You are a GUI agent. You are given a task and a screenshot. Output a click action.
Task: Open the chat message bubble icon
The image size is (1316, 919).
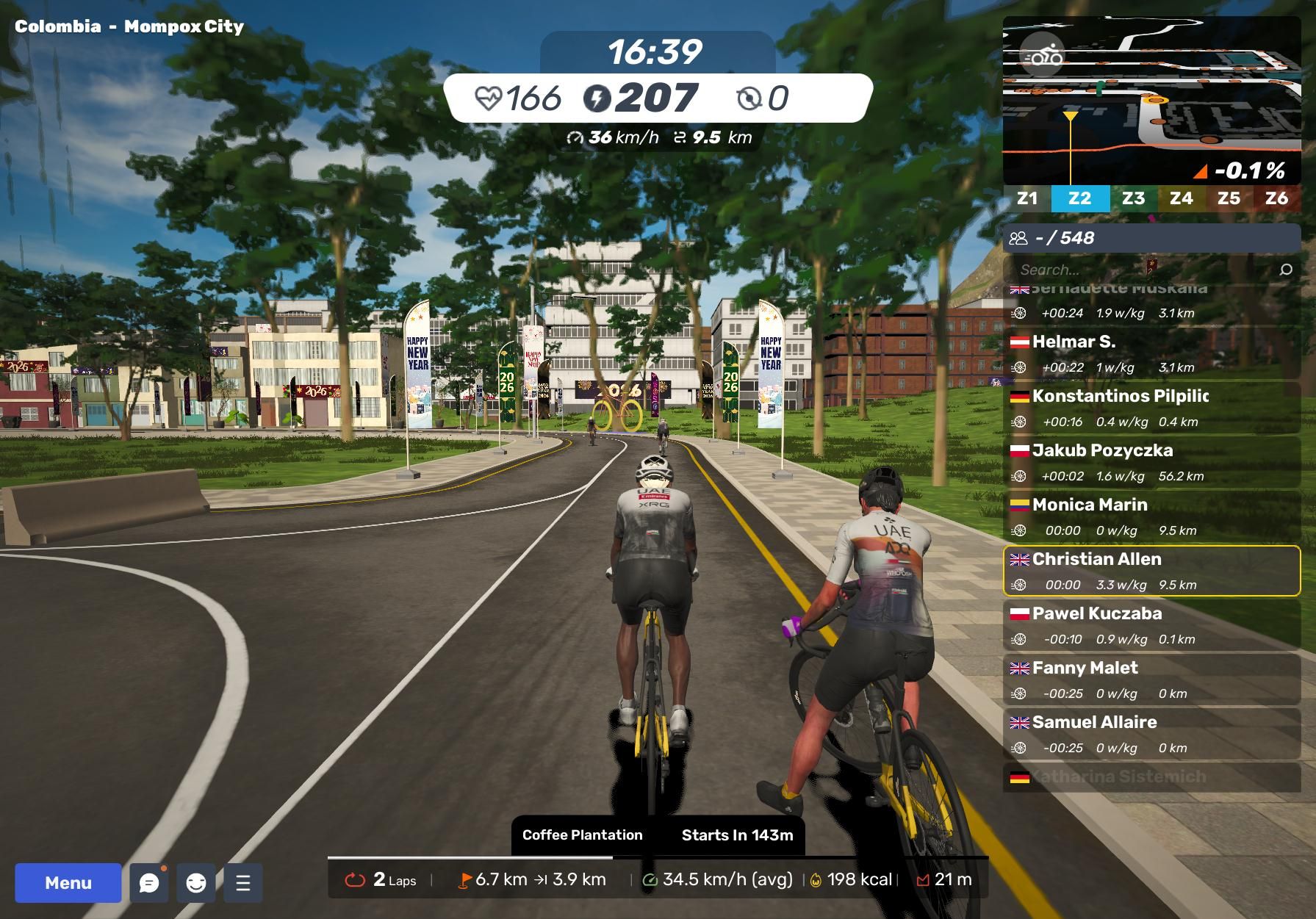click(149, 882)
